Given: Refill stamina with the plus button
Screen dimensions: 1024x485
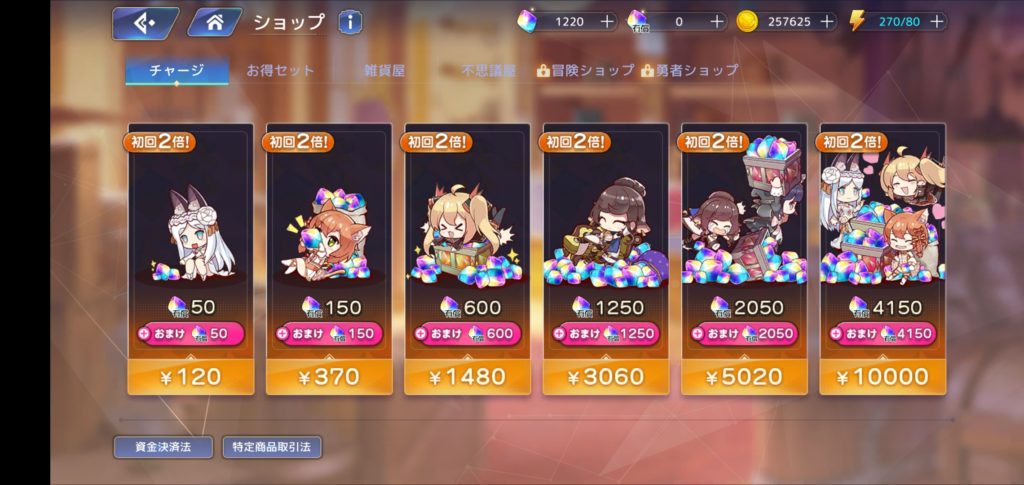Looking at the screenshot, I should click(x=934, y=21).
